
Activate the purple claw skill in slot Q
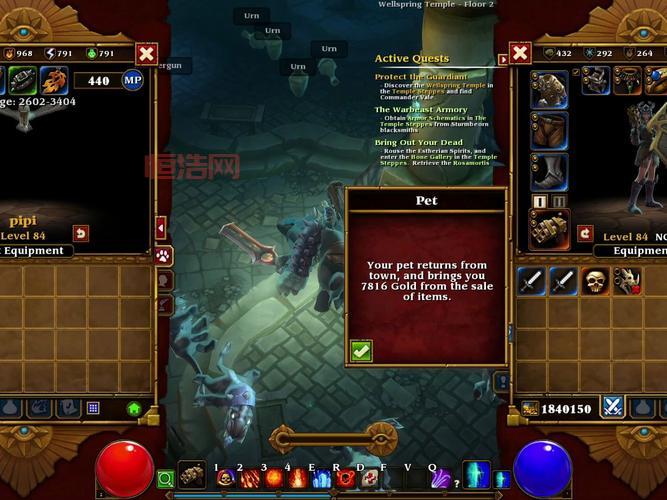coord(440,479)
